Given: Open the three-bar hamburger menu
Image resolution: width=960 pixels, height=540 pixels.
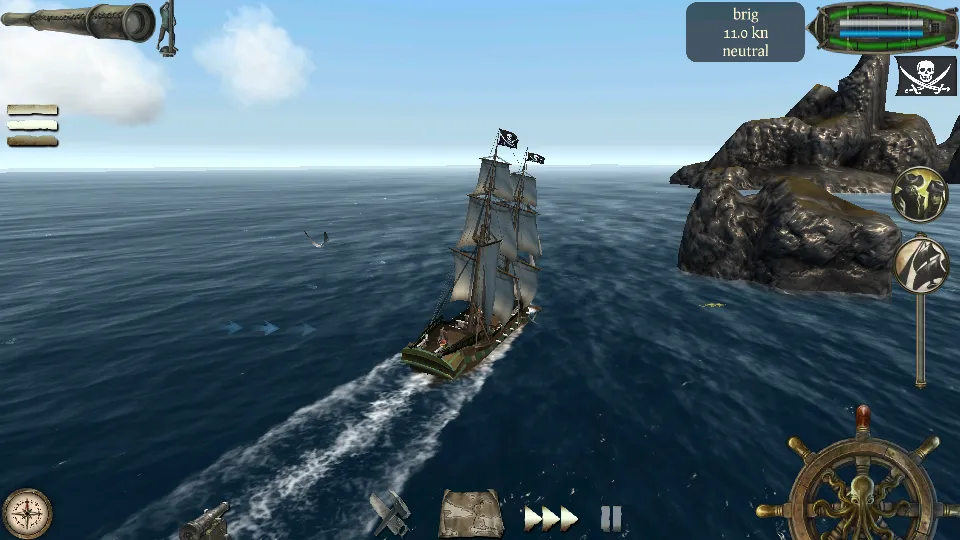Looking at the screenshot, I should (32, 126).
